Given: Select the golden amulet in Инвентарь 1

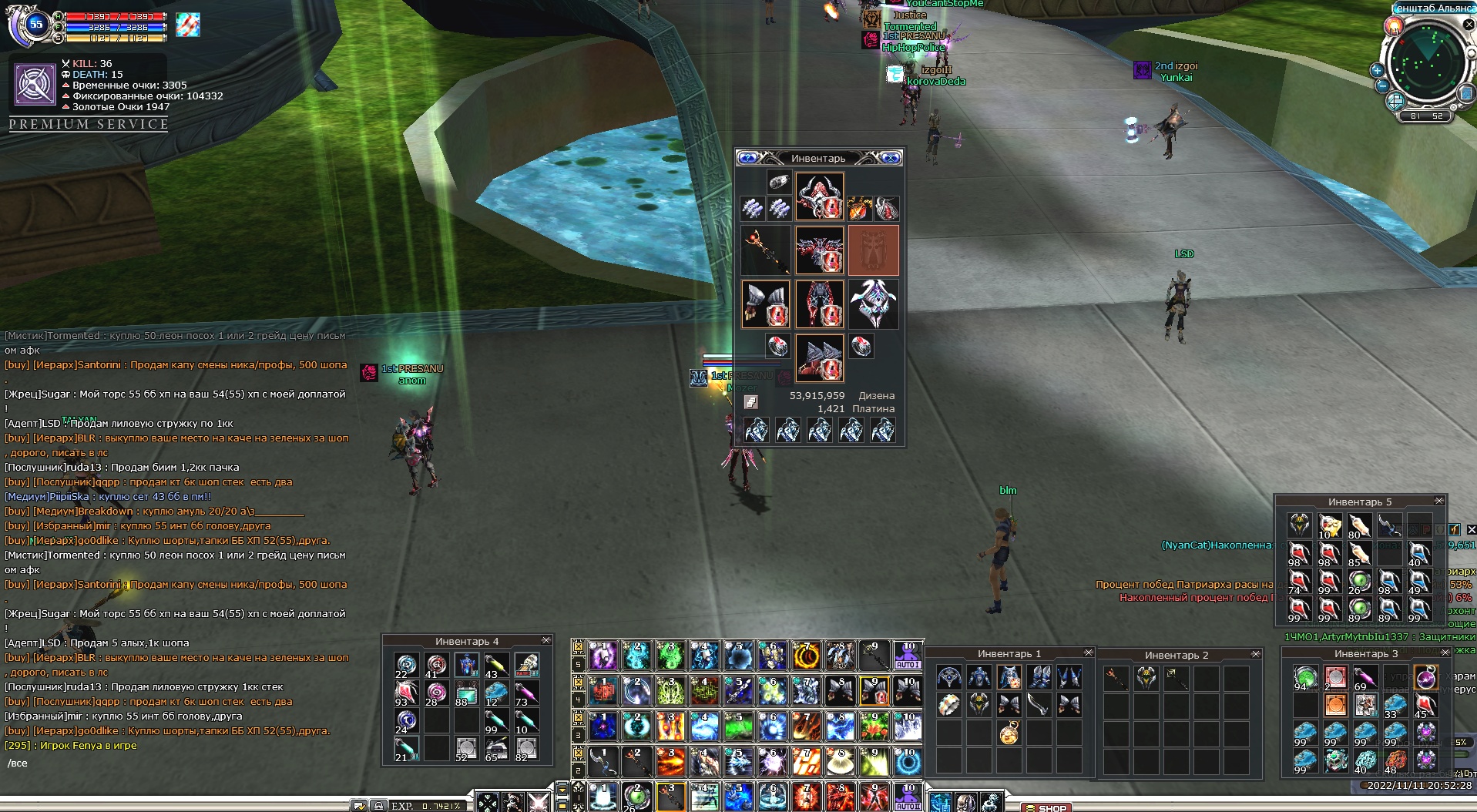Looking at the screenshot, I should pyautogui.click(x=1009, y=733).
